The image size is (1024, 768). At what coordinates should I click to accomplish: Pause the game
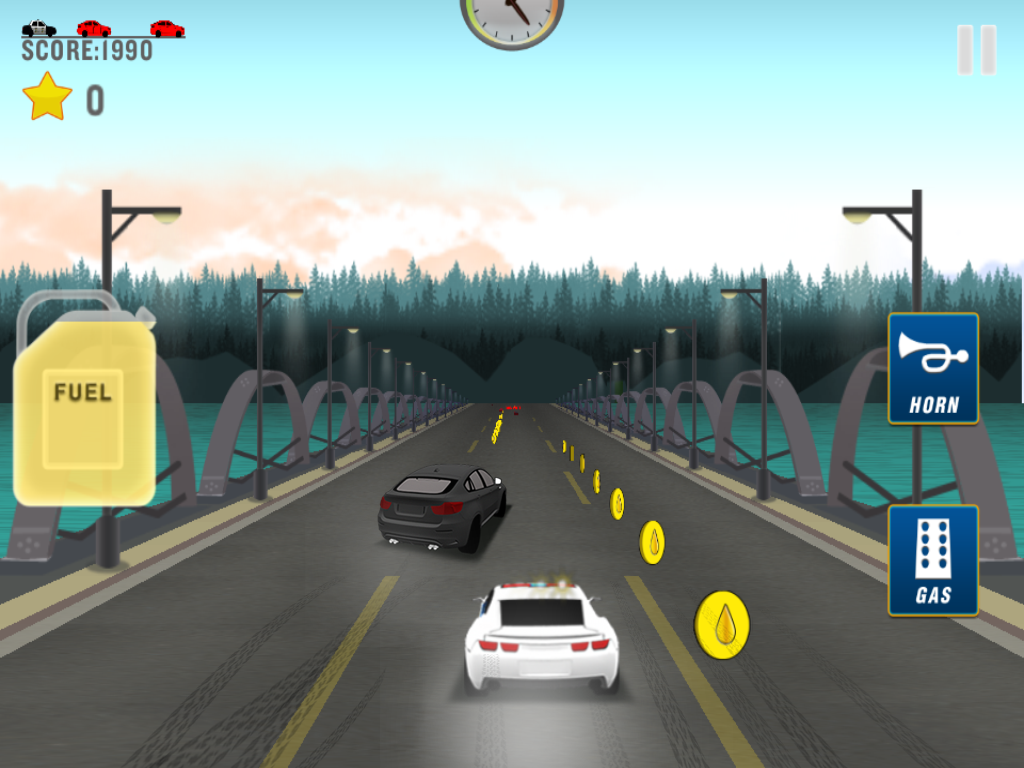976,50
